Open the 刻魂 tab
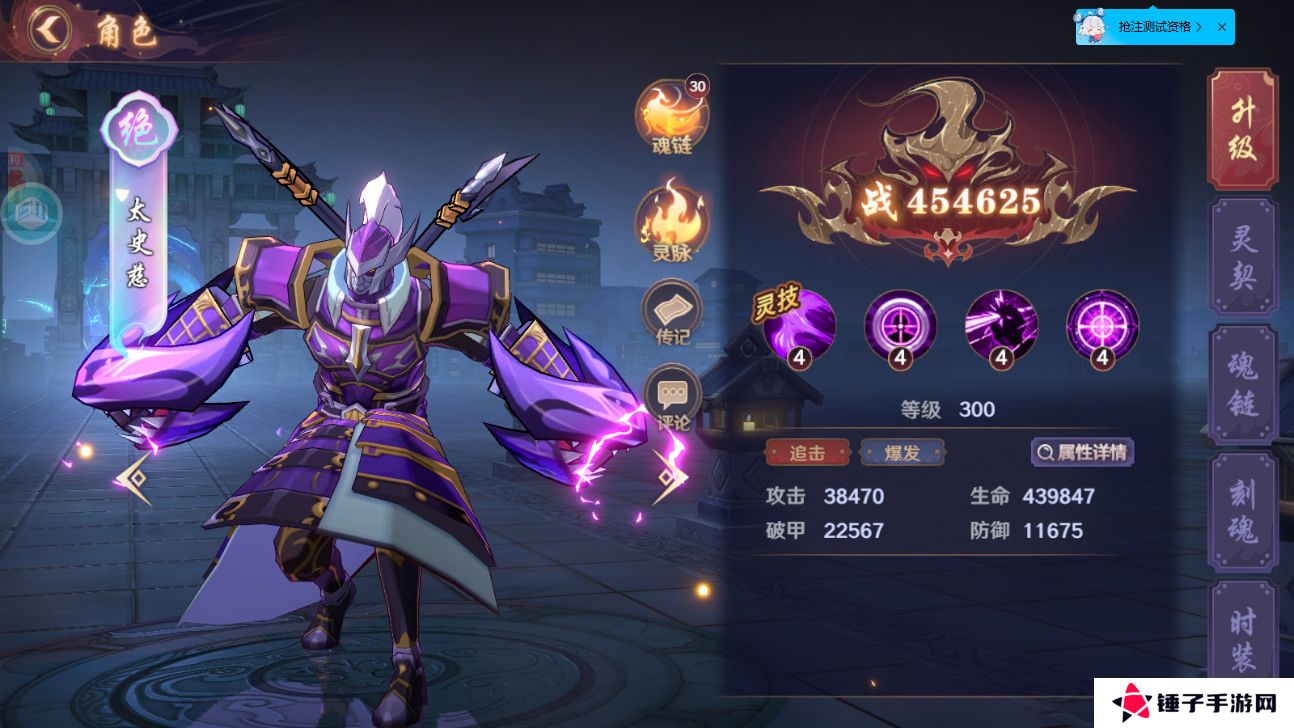This screenshot has width=1294, height=728. pyautogui.click(x=1243, y=510)
